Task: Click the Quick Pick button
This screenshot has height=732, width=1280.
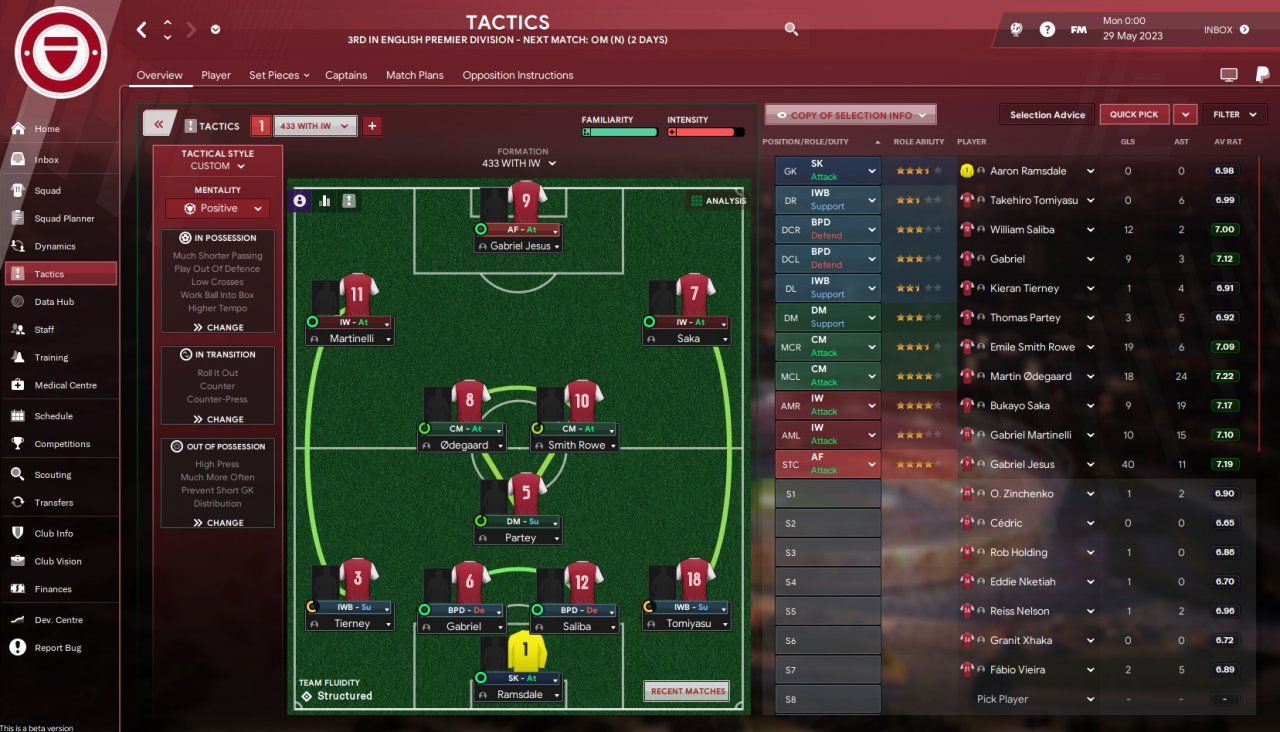Action: point(1134,115)
